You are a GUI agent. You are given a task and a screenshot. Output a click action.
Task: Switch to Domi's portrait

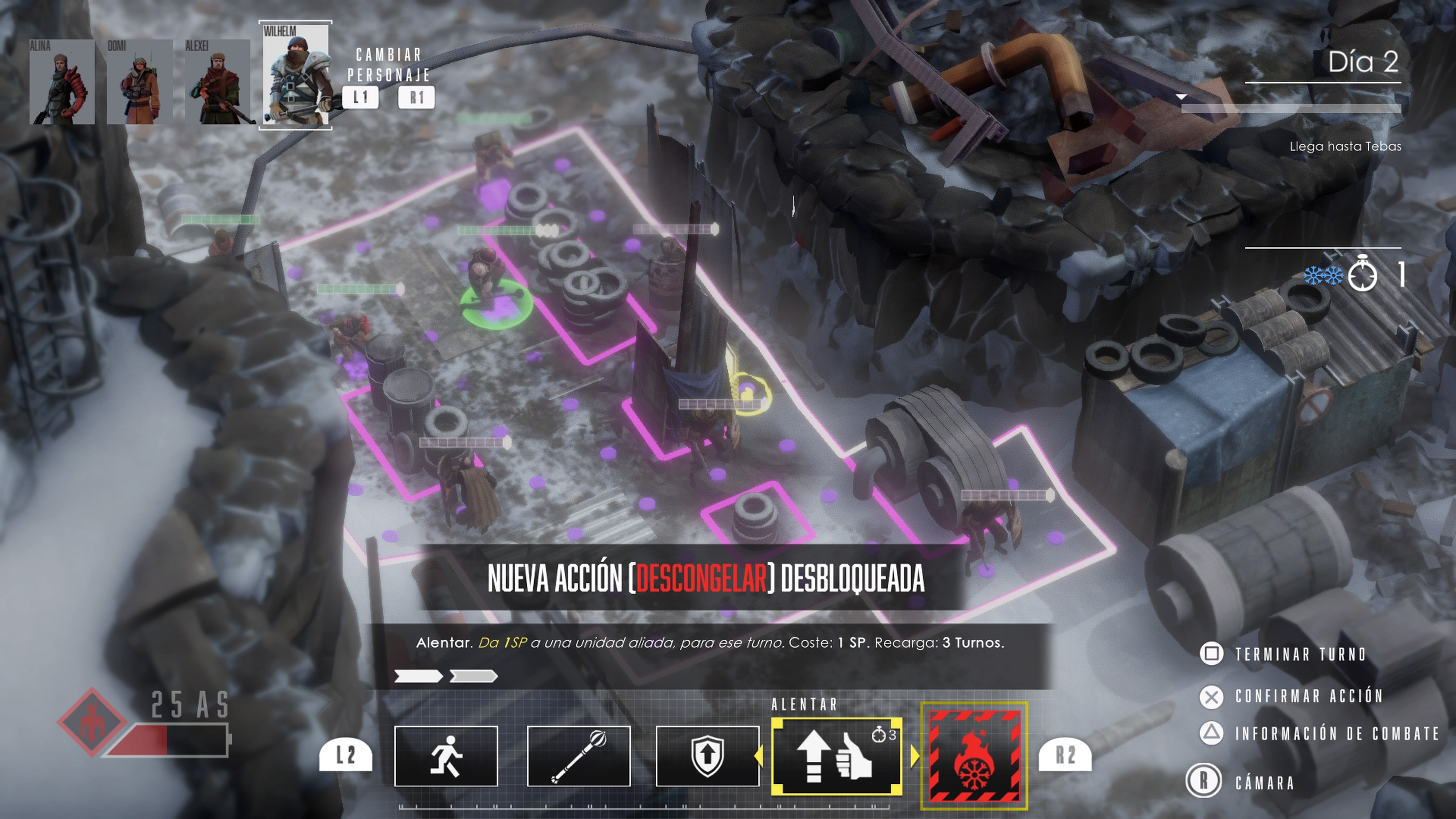tap(140, 82)
